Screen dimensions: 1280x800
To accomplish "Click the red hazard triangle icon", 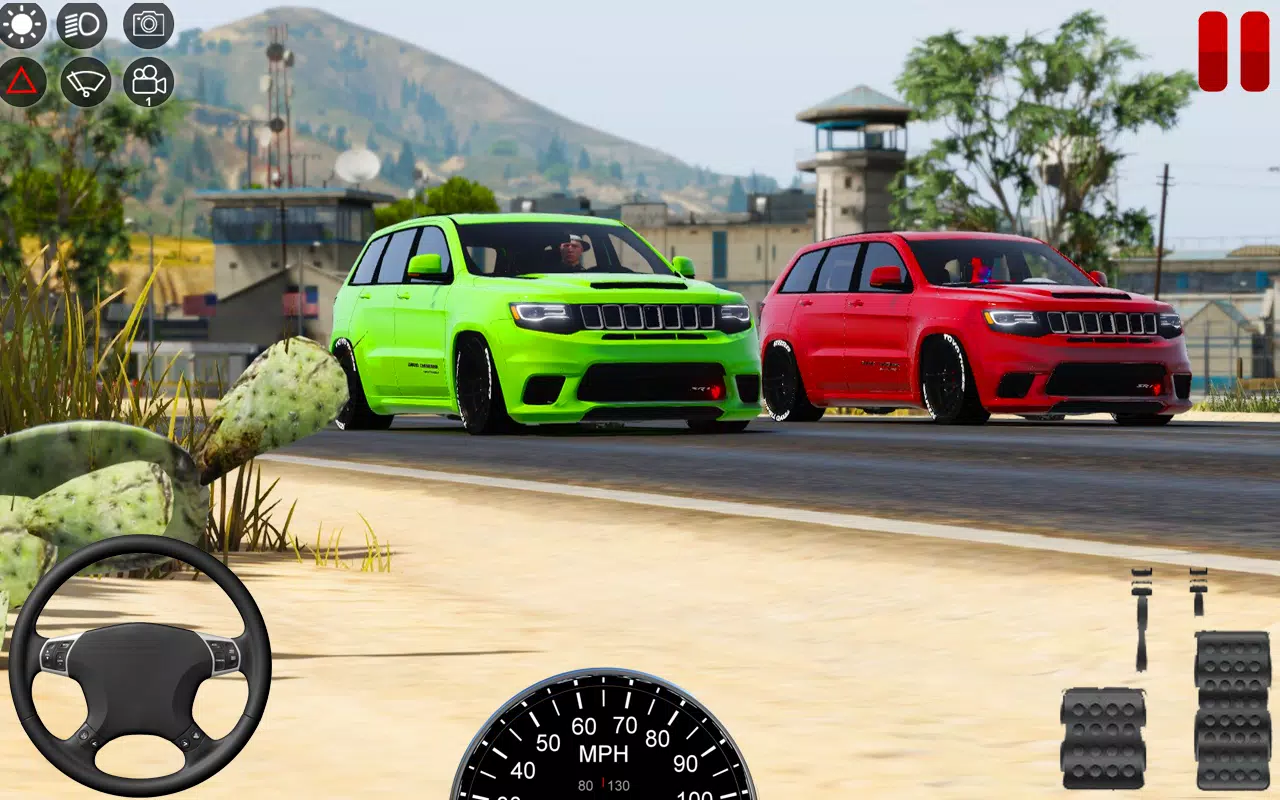I will pyautogui.click(x=23, y=83).
